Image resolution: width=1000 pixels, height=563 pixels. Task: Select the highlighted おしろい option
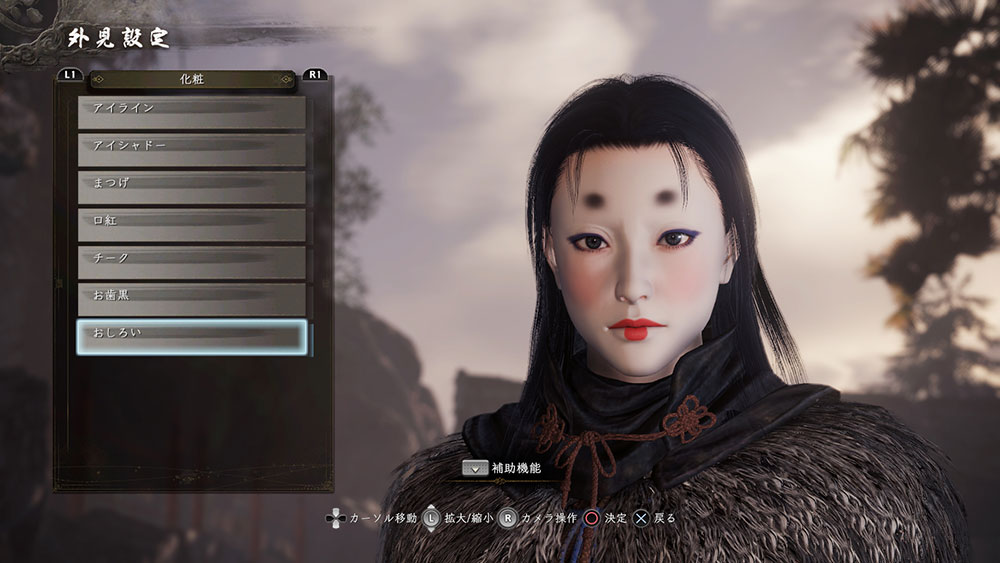[x=191, y=337]
